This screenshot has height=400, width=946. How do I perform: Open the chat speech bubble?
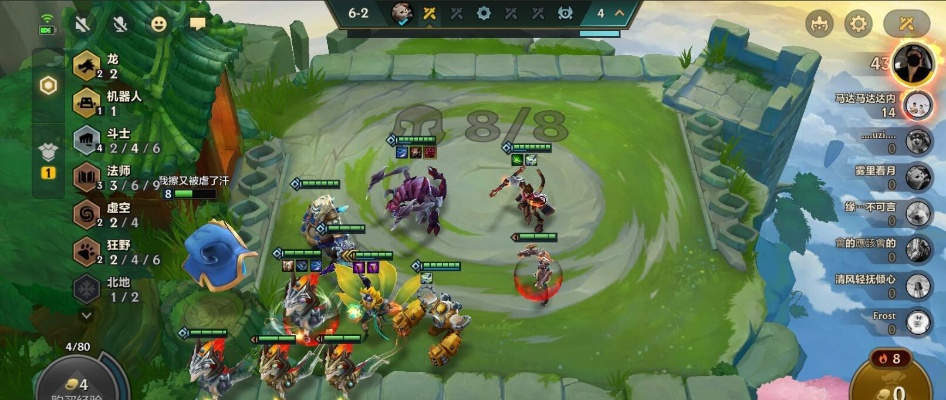tap(197, 23)
